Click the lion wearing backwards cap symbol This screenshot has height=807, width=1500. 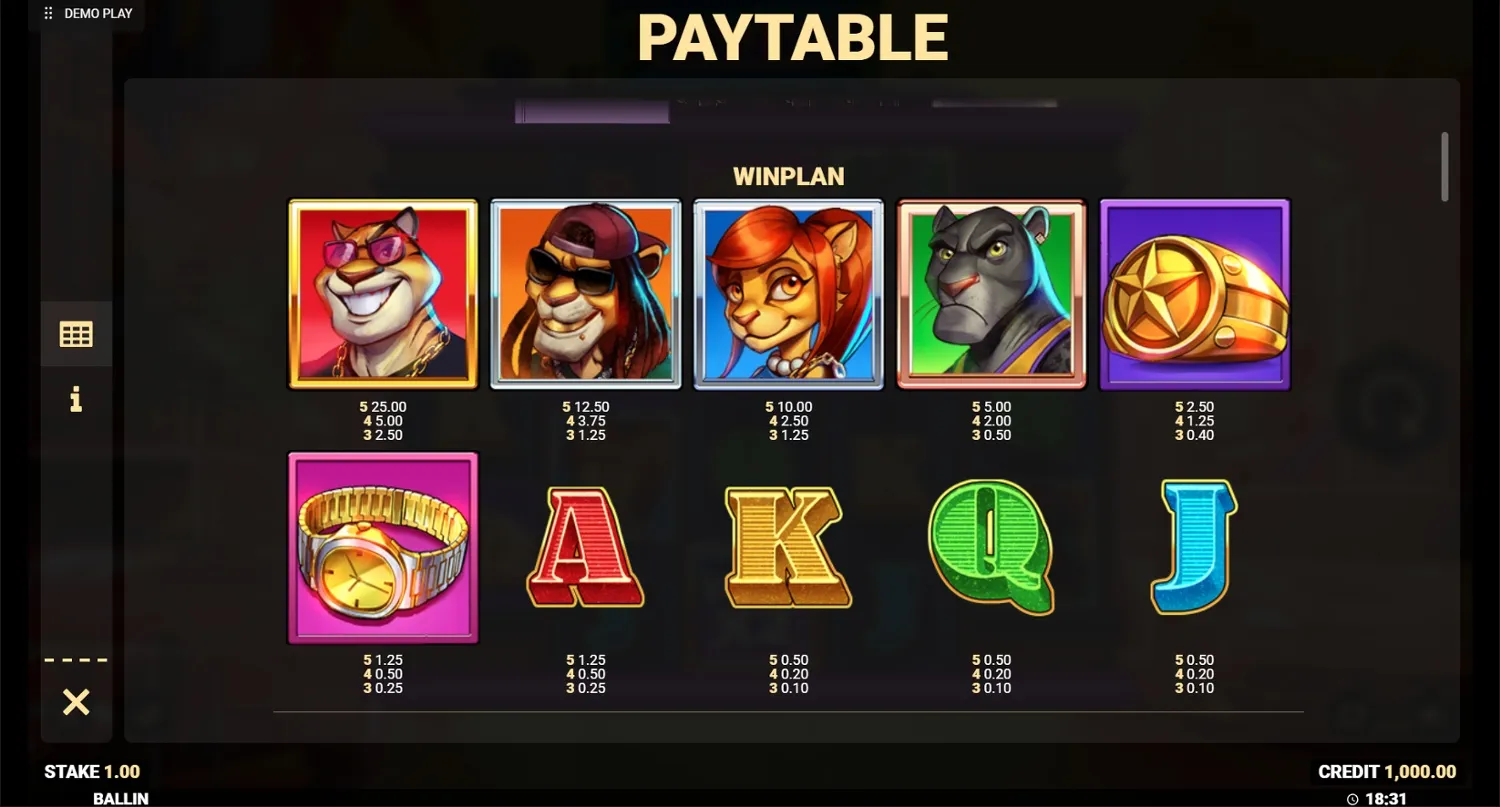tap(585, 294)
